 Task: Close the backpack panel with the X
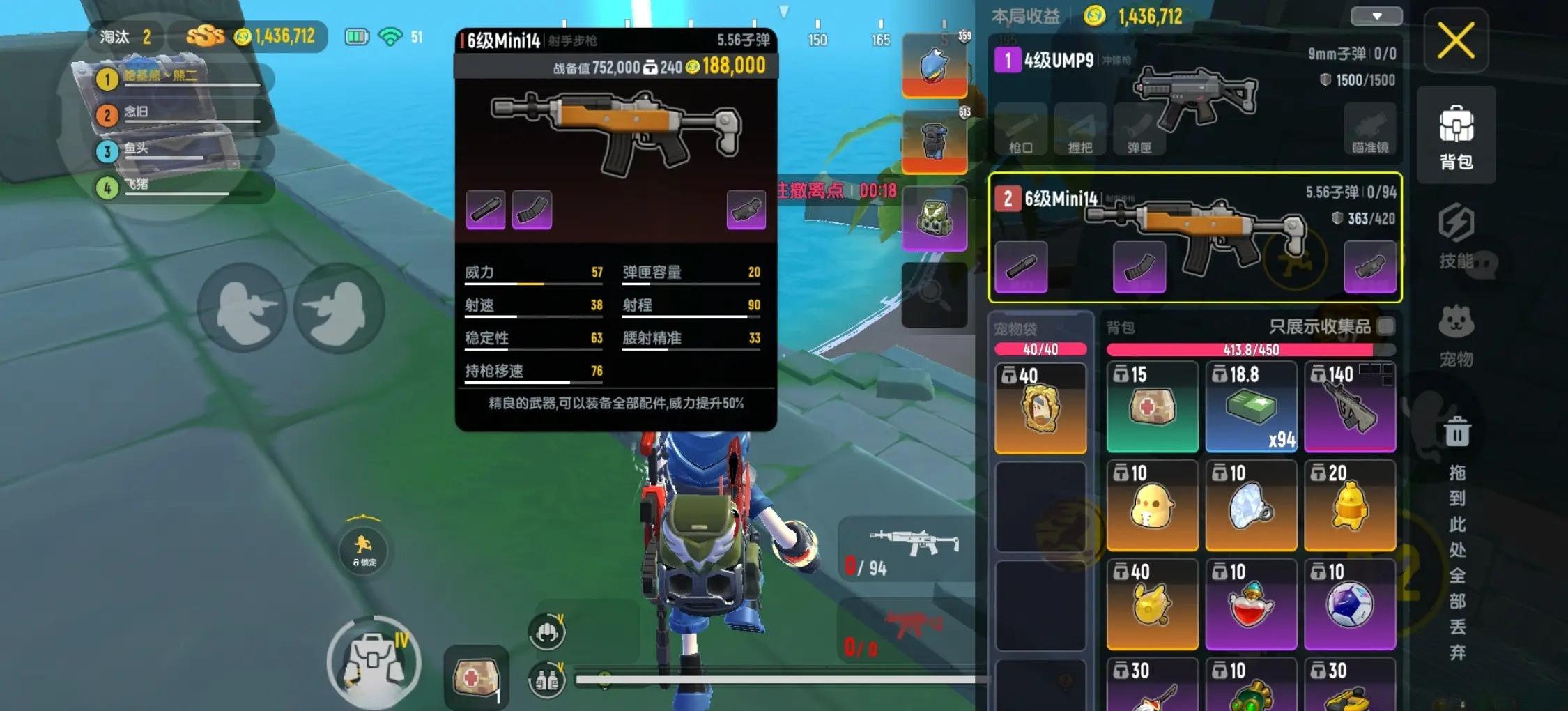click(1455, 40)
